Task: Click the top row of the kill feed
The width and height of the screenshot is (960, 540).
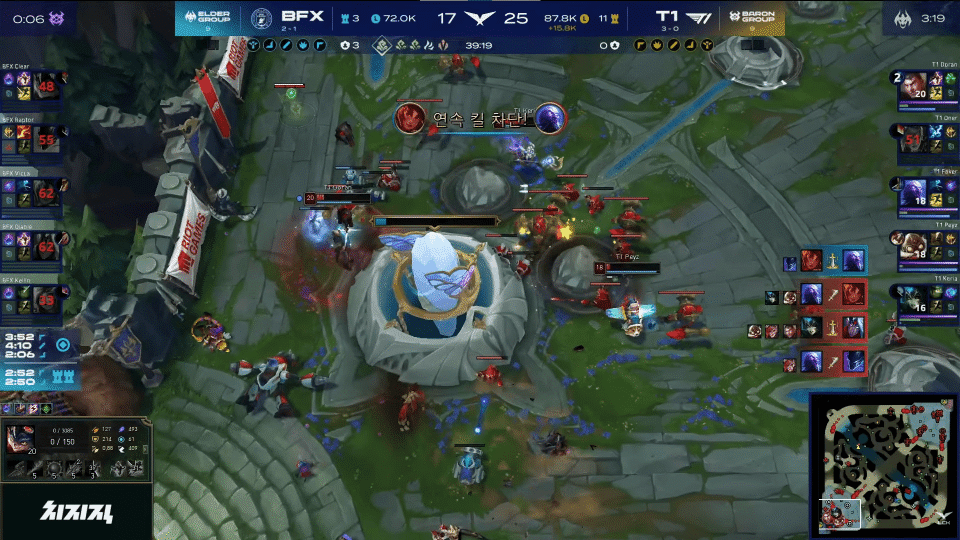Action: [824, 262]
